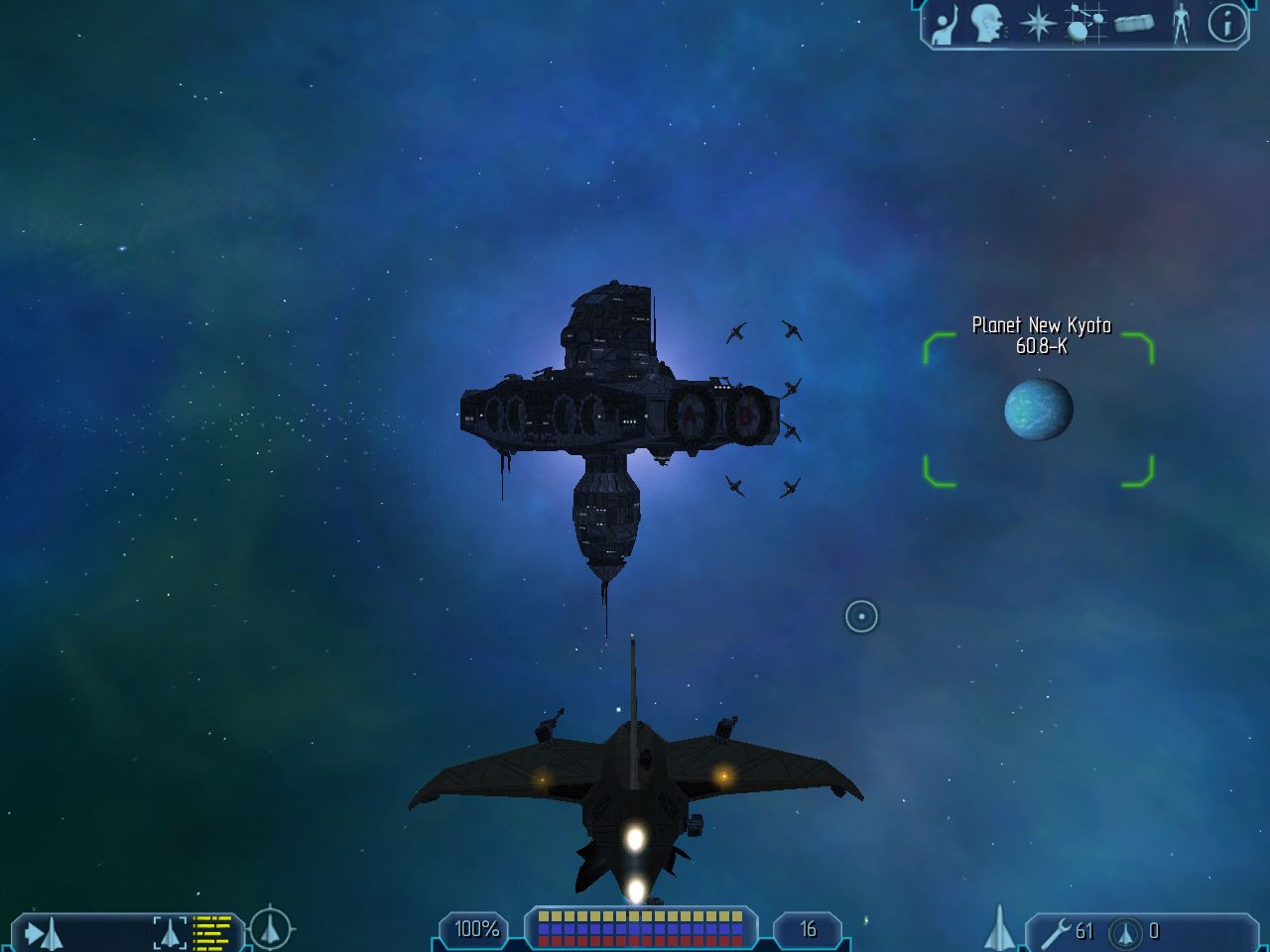
Task: Open the chat talking-head icon
Action: (988, 24)
